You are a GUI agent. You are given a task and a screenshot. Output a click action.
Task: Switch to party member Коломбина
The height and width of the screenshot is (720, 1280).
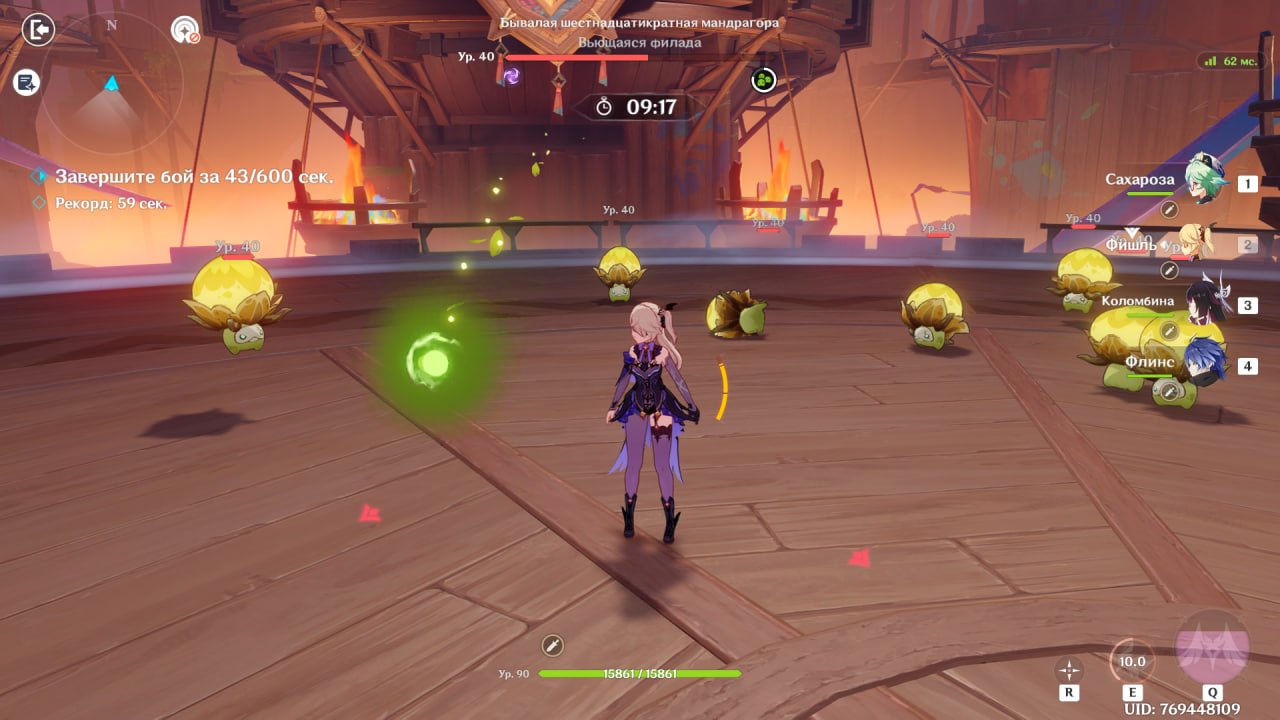coord(1205,302)
